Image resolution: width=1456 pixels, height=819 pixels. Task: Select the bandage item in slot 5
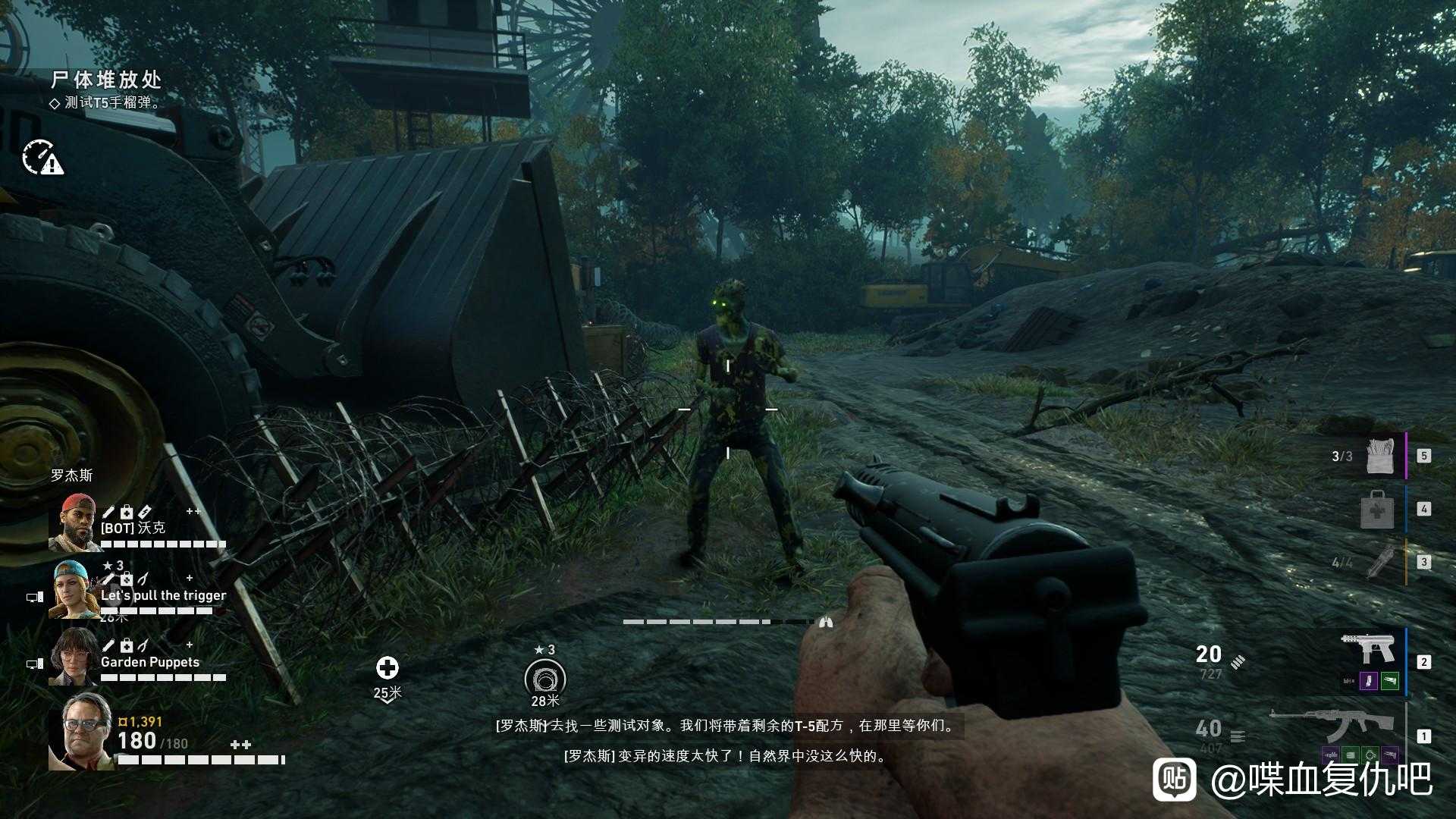pos(1380,455)
